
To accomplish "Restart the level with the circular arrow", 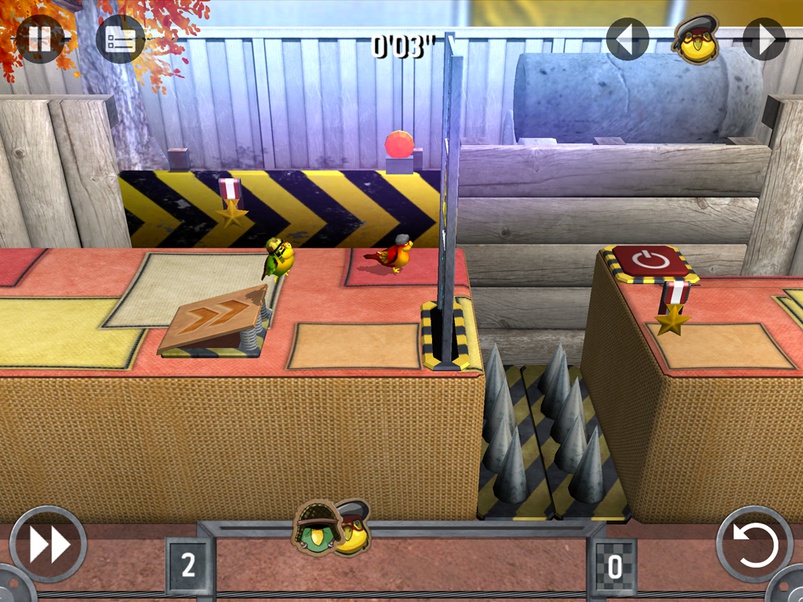I will [754, 545].
